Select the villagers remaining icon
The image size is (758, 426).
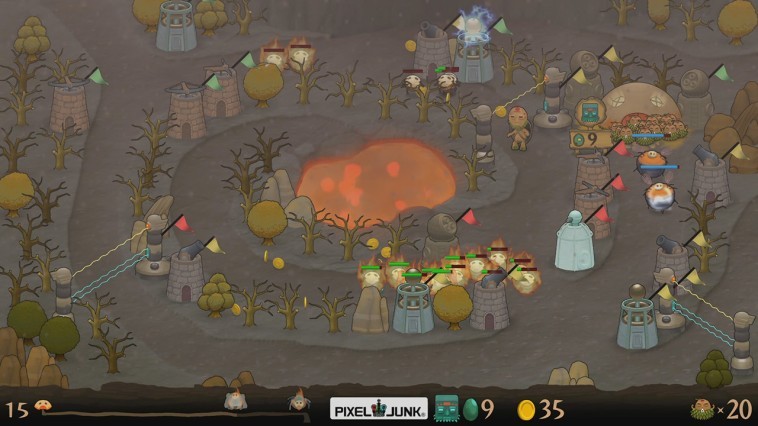[x=704, y=408]
